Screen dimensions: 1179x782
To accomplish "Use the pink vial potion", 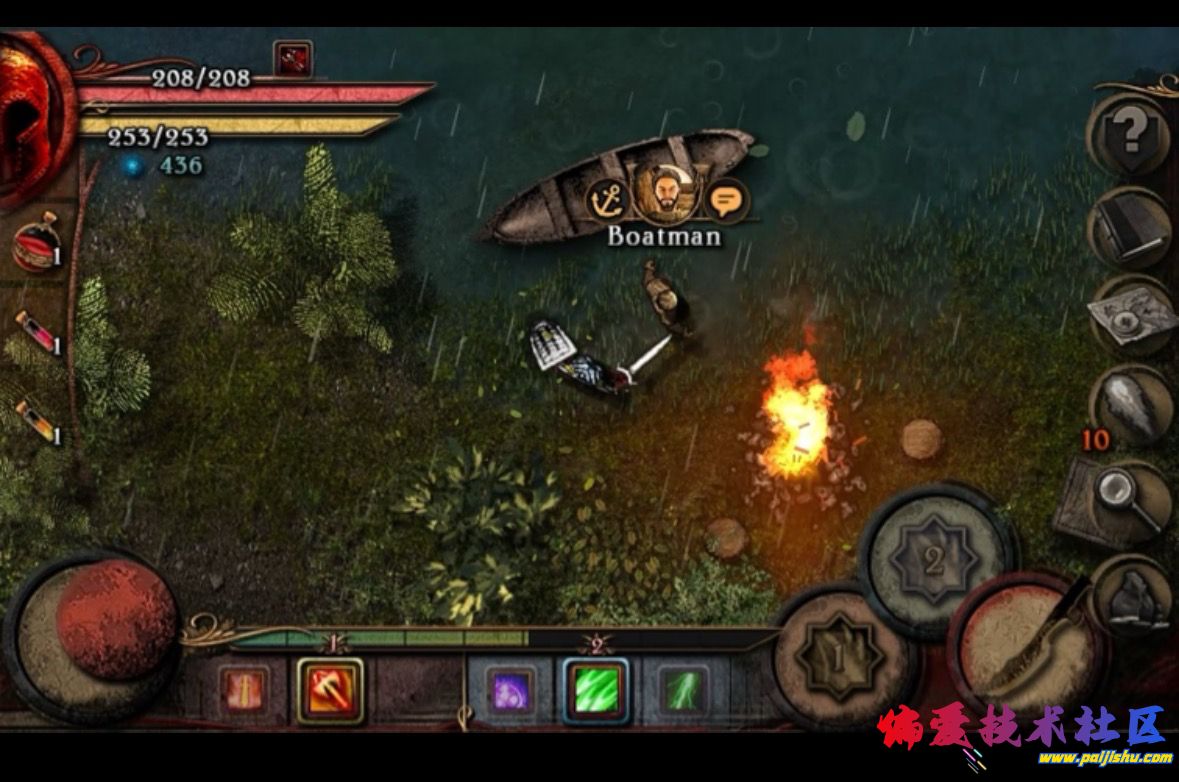I will click(x=37, y=334).
